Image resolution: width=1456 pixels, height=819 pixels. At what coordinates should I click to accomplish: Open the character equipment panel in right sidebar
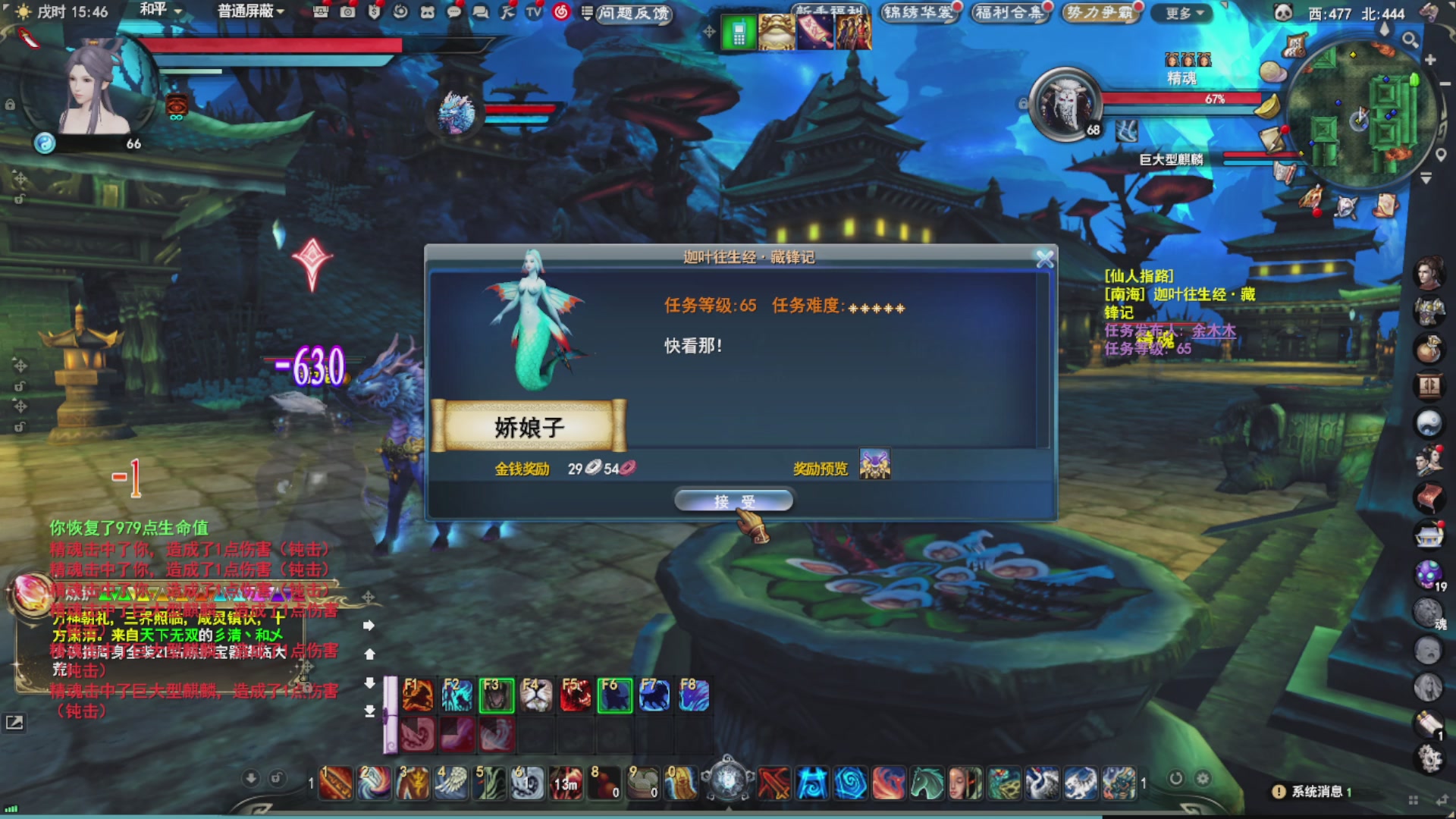[x=1430, y=312]
